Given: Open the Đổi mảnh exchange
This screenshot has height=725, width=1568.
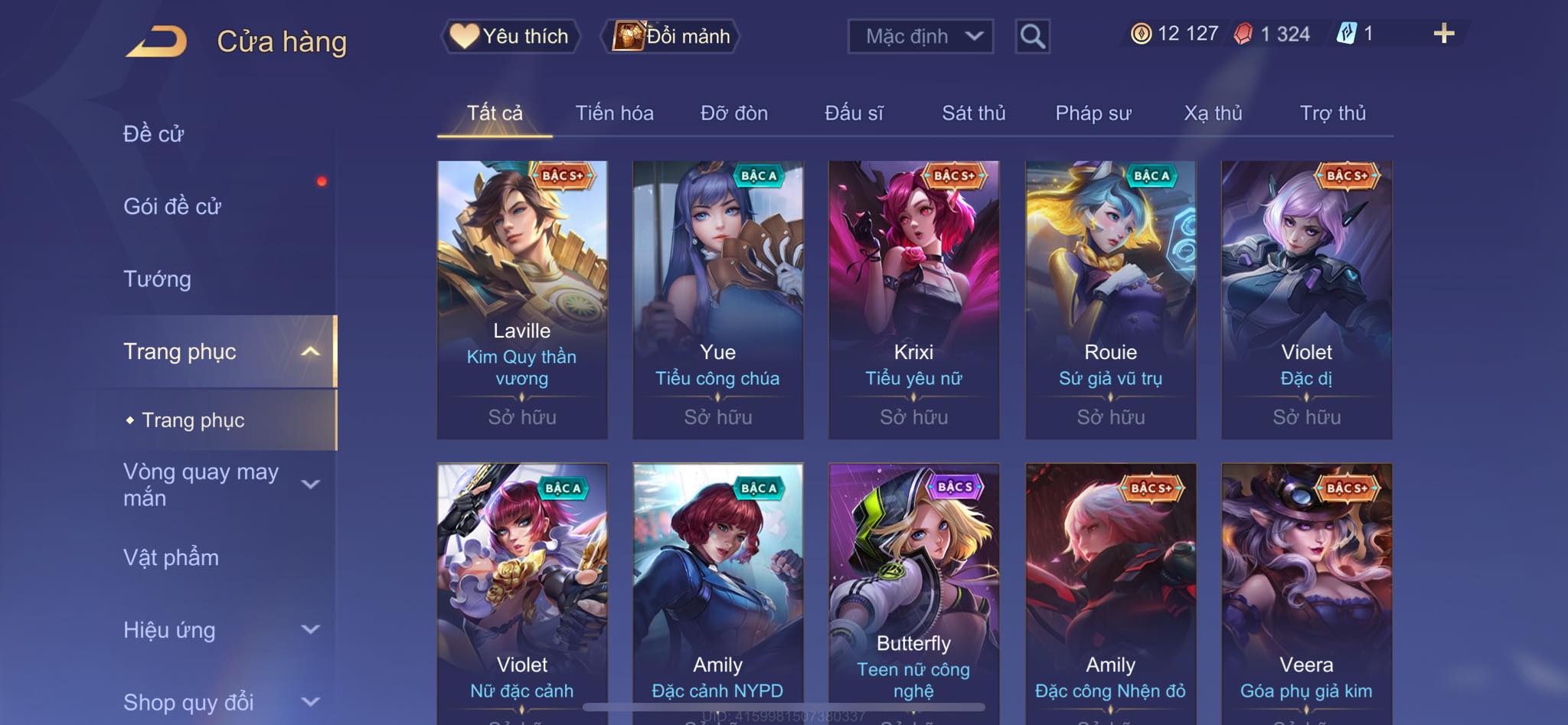Looking at the screenshot, I should pos(671,36).
